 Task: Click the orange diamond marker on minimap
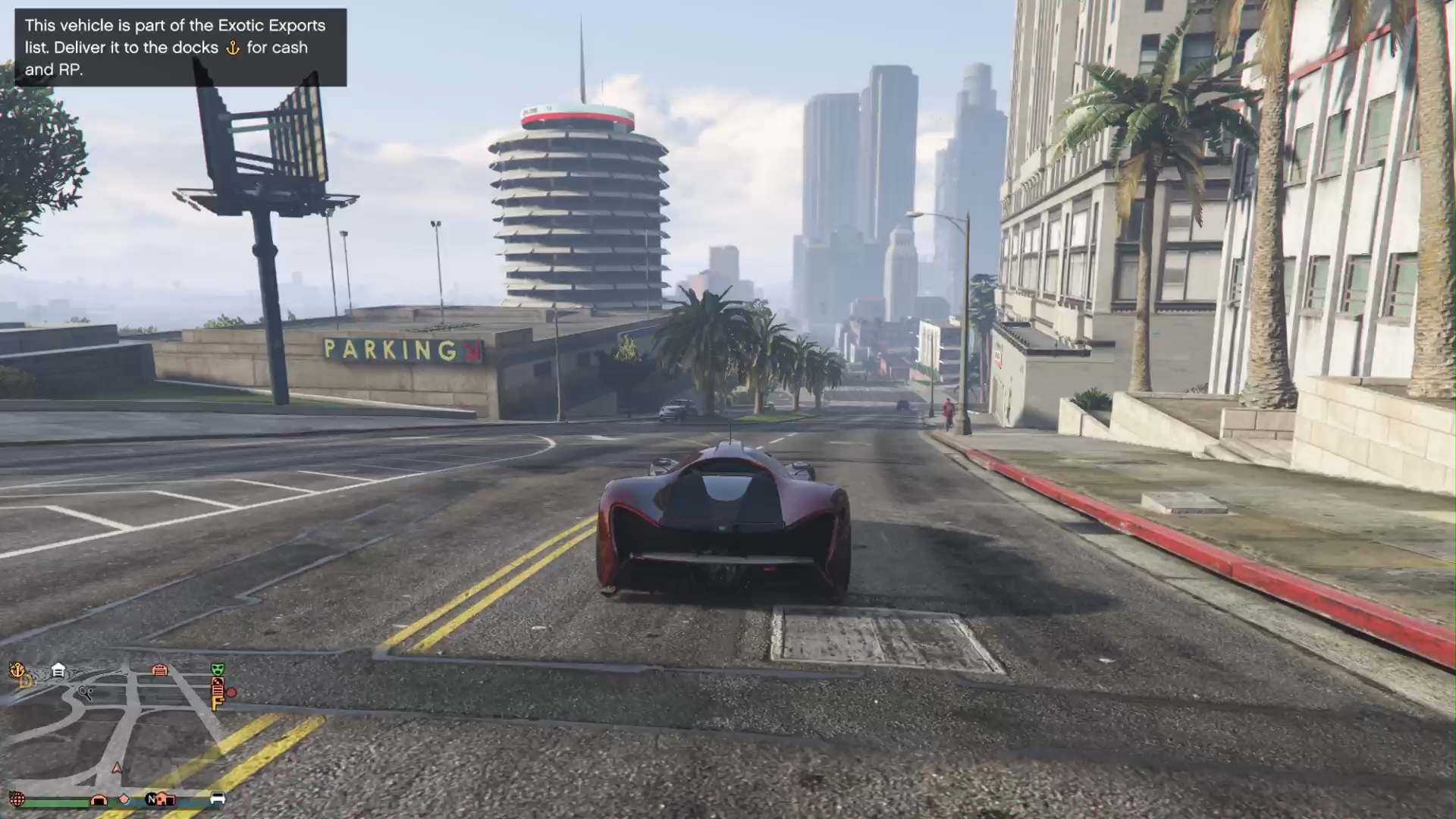tap(124, 799)
